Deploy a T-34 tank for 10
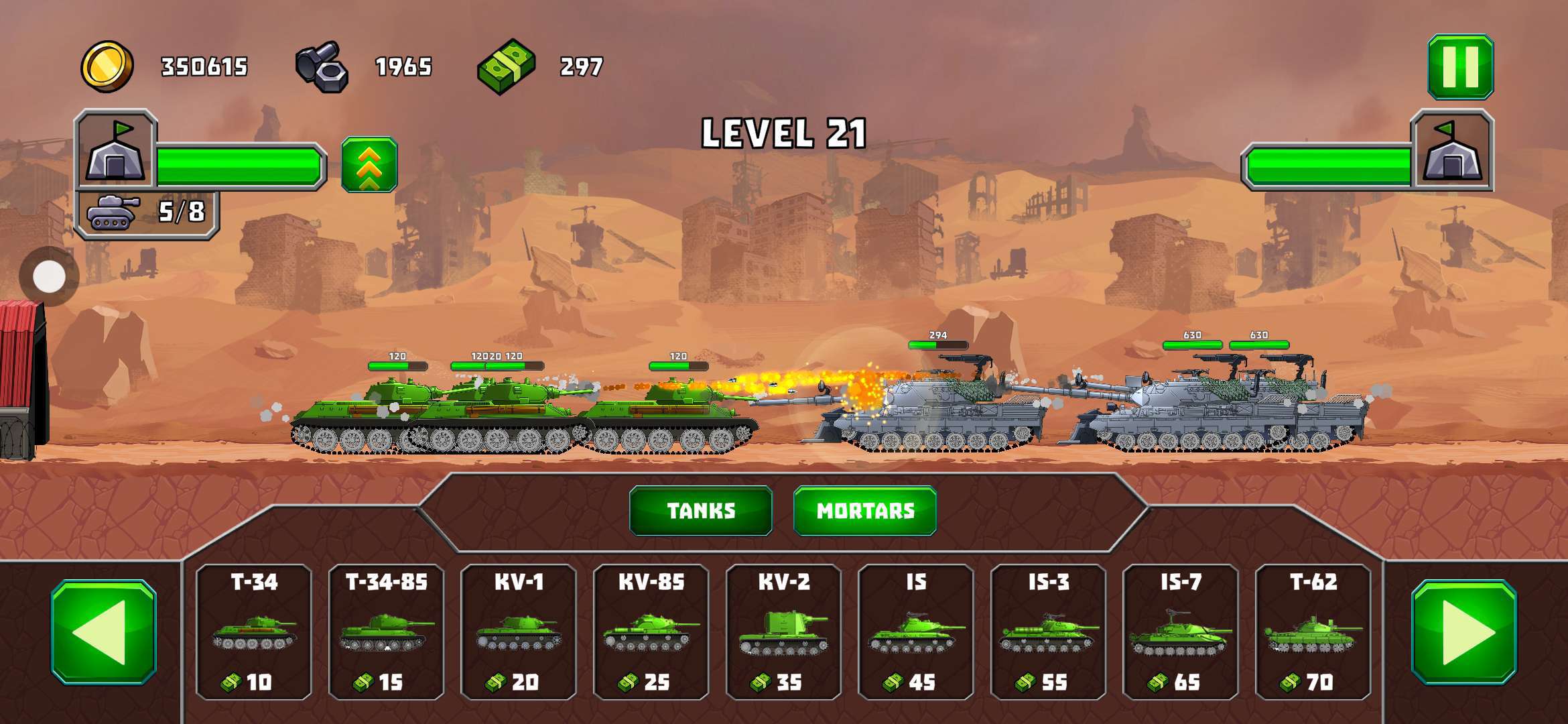This screenshot has height=724, width=1568. (x=254, y=631)
